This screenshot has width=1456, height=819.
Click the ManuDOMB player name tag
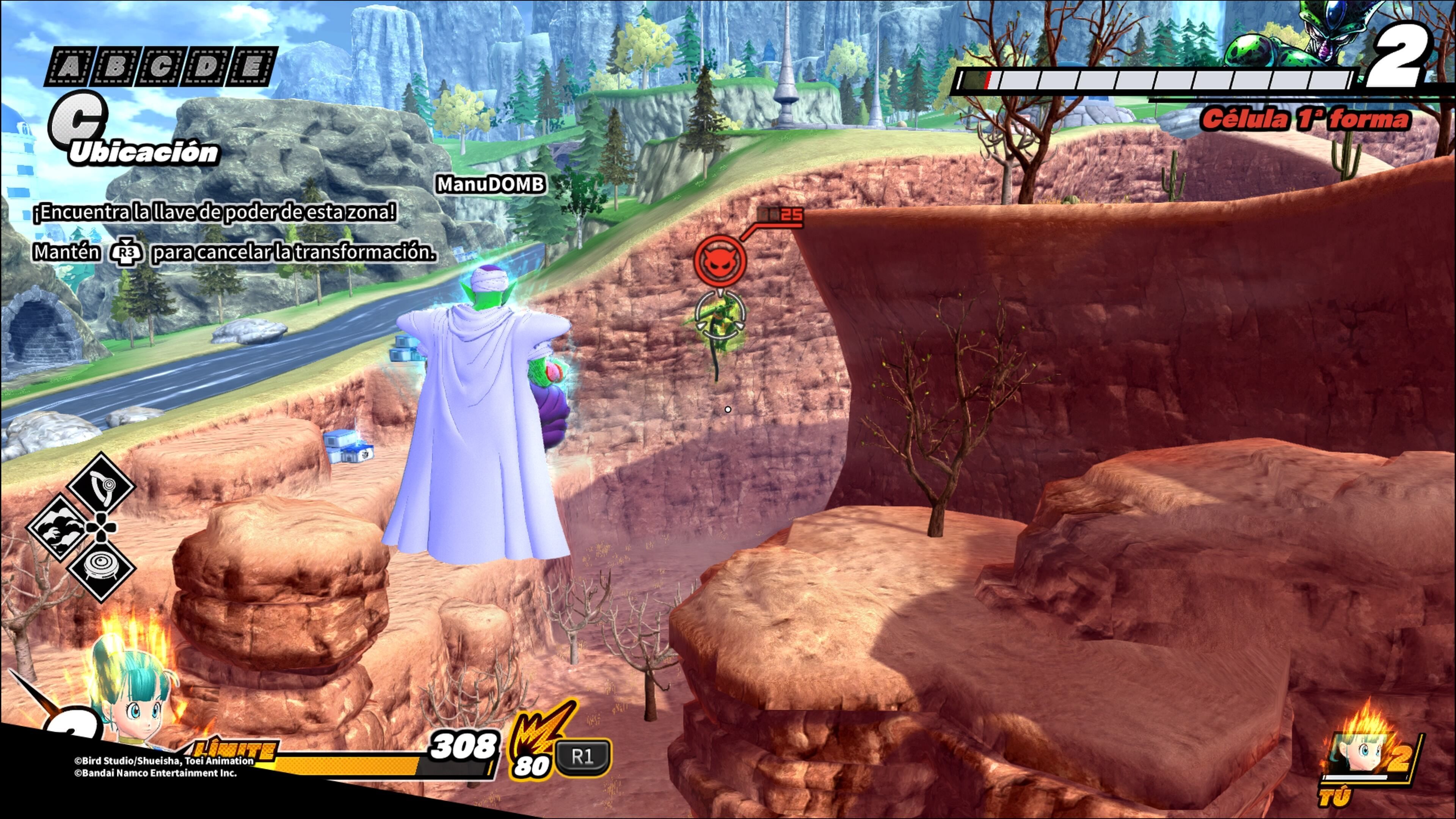[x=491, y=184]
